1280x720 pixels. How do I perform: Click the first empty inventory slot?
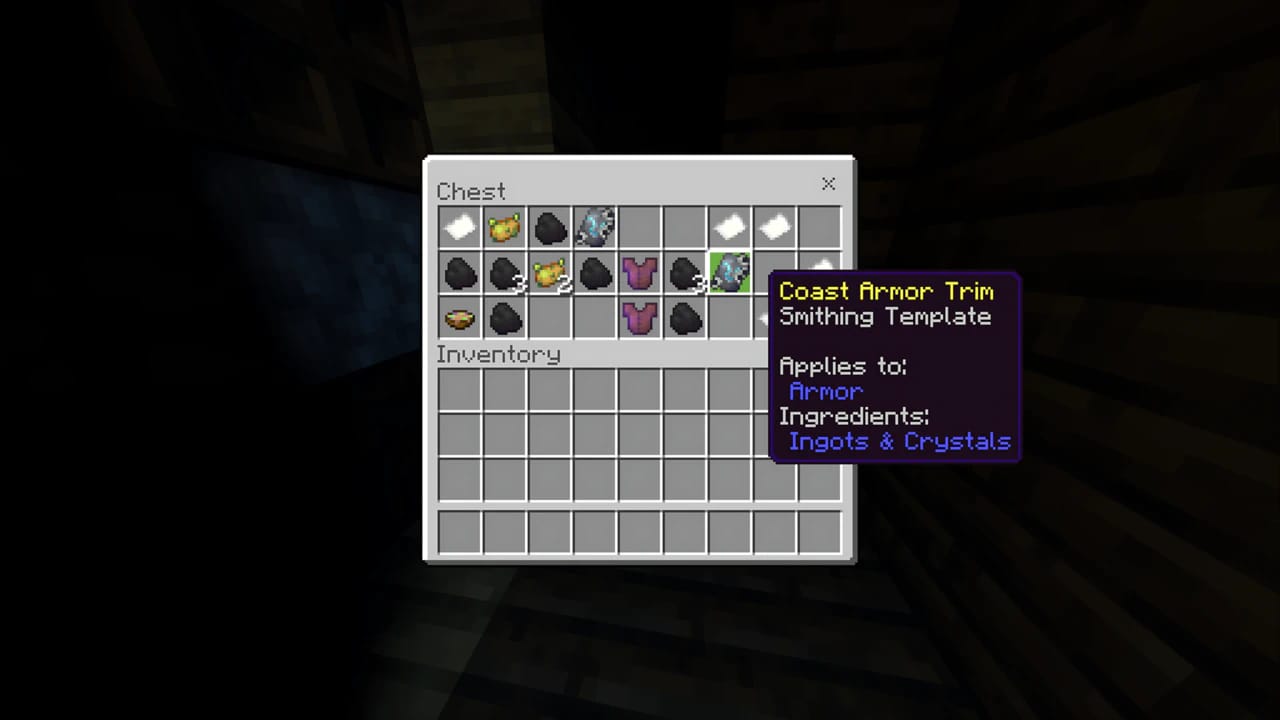(459, 390)
